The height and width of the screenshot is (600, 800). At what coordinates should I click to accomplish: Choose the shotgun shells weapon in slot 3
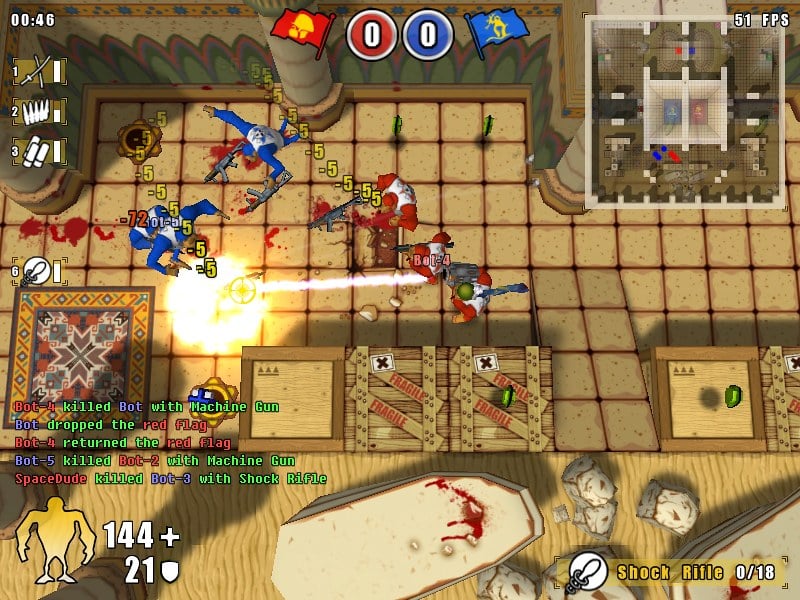pyautogui.click(x=38, y=152)
